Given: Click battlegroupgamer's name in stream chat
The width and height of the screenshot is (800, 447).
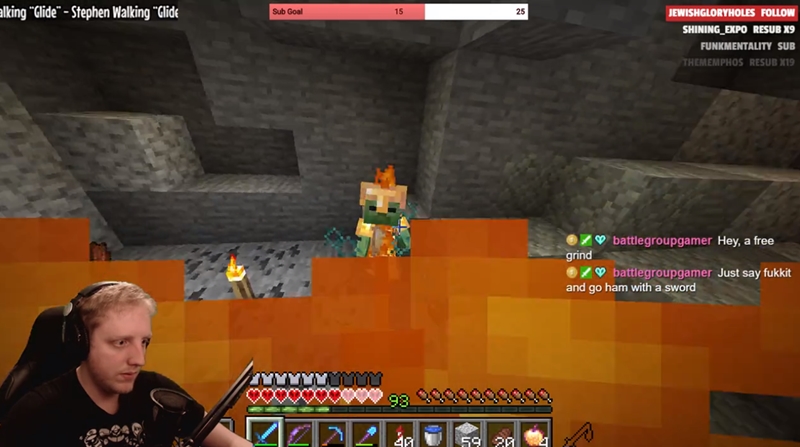Looking at the screenshot, I should coord(661,241).
